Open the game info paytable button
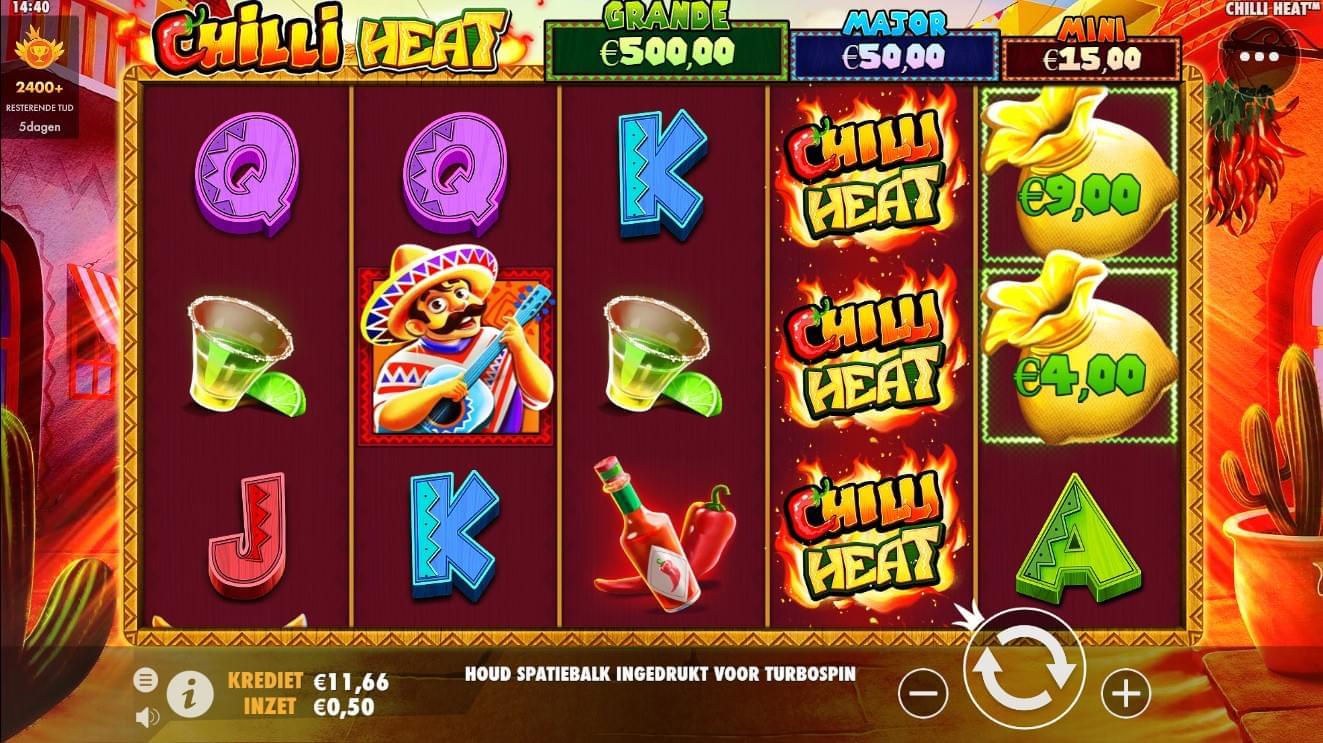 click(x=189, y=693)
